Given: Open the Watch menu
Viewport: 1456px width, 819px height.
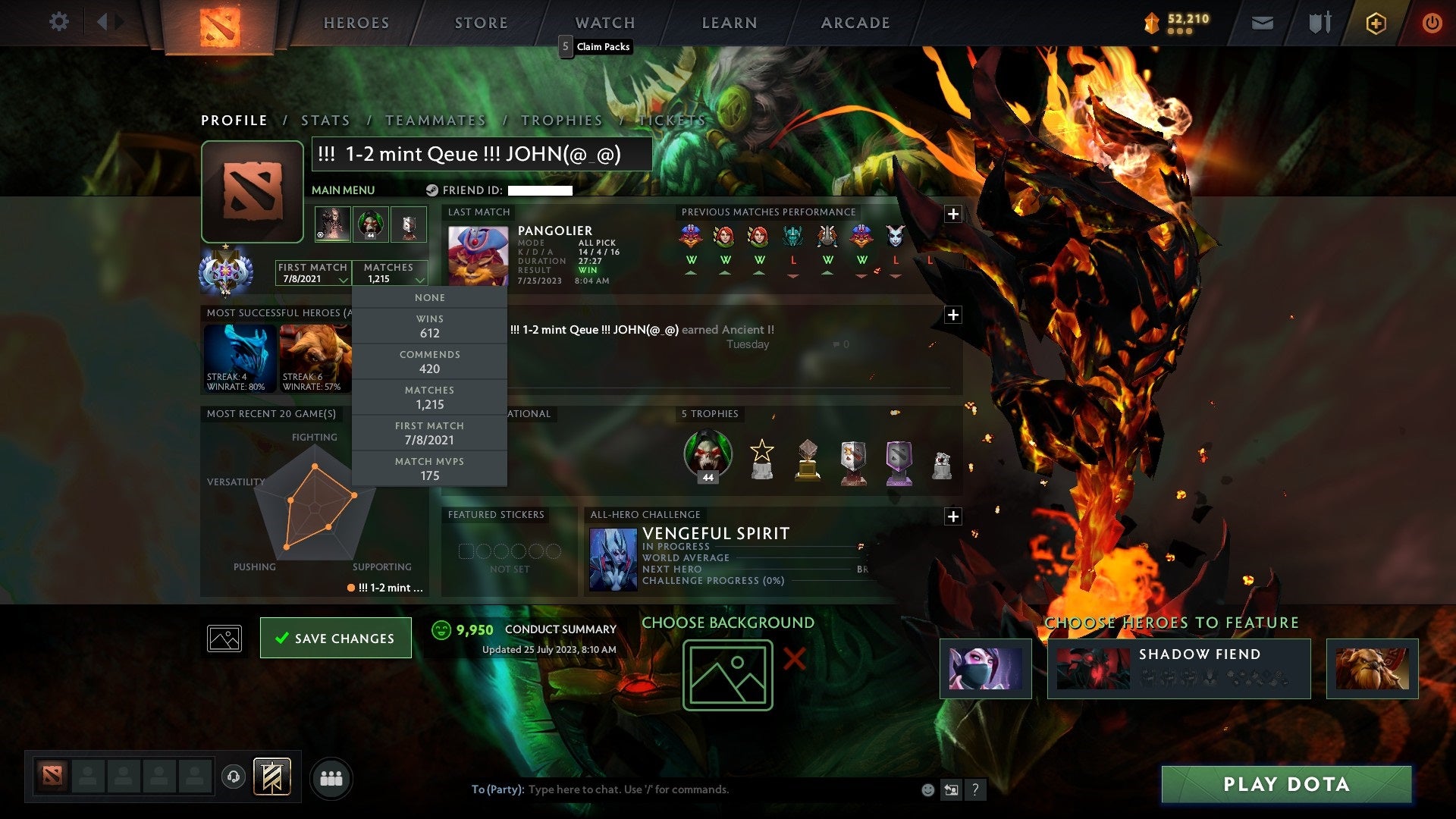Looking at the screenshot, I should pos(604,23).
